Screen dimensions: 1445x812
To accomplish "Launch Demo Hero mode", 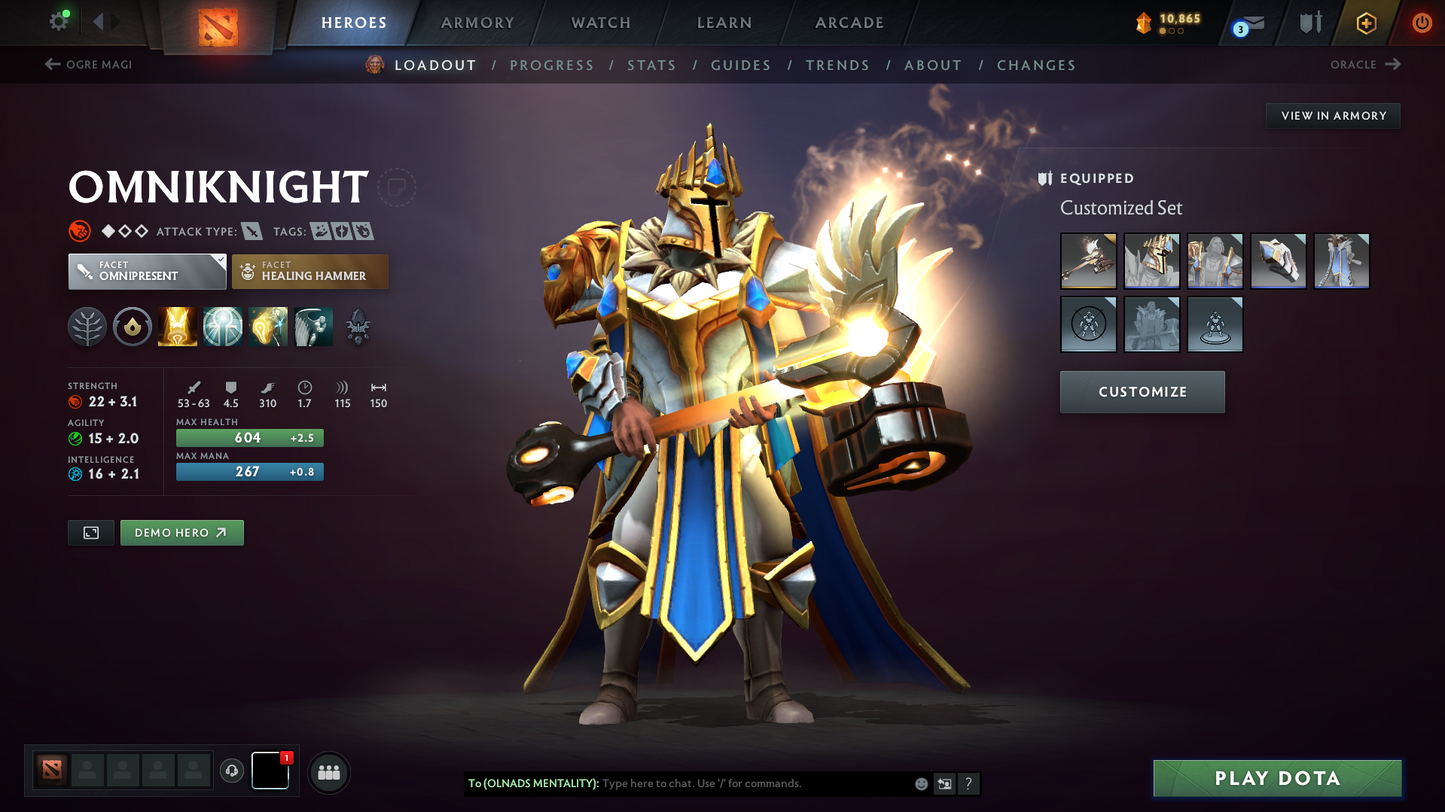I will click(181, 533).
